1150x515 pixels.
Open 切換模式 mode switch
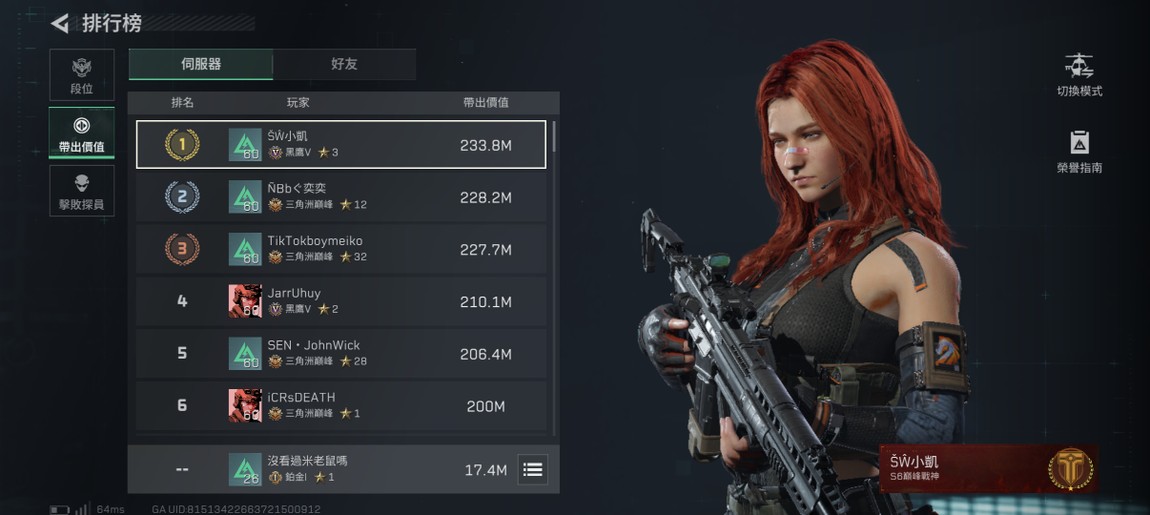[1079, 76]
